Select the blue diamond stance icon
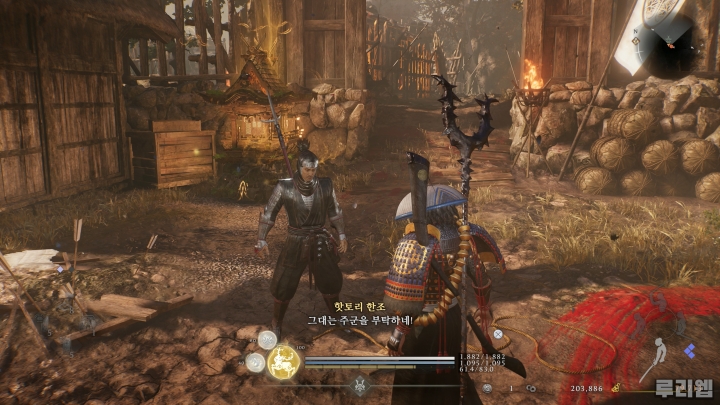720x405 pixels. click(x=689, y=352)
